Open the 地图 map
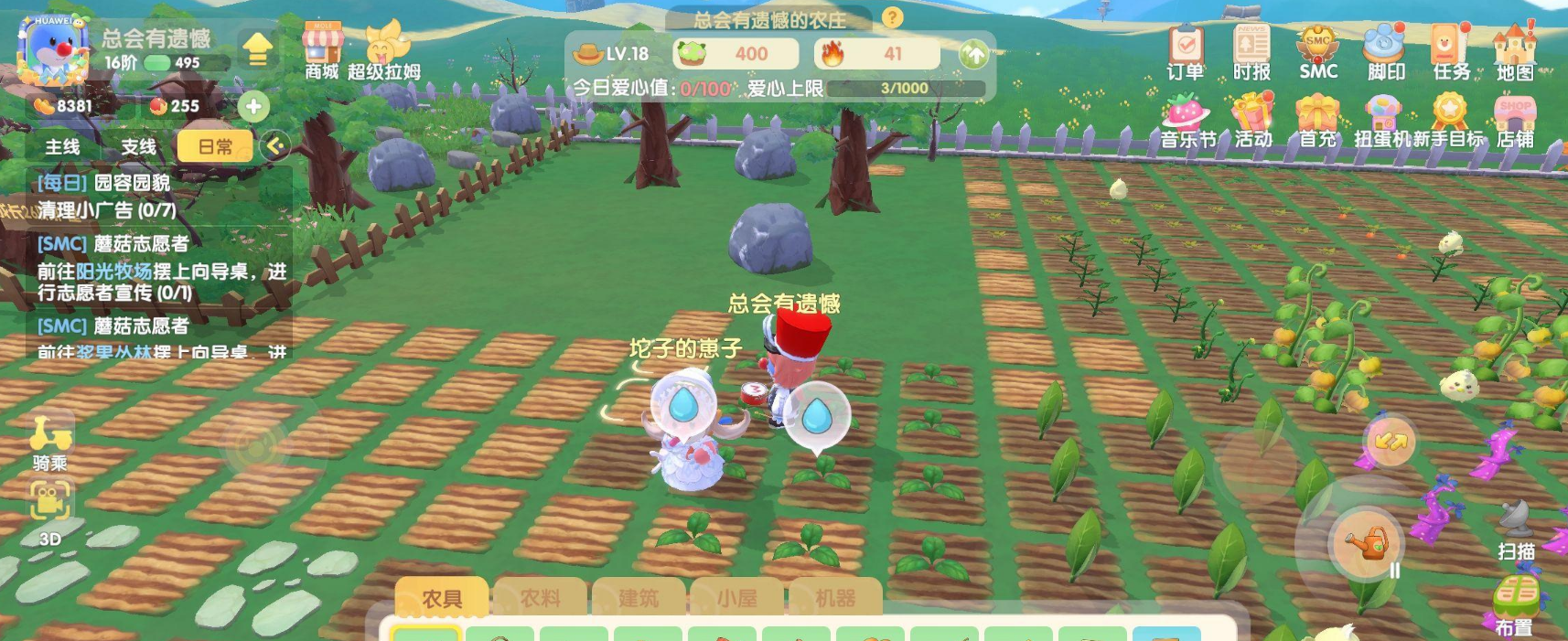Image resolution: width=1568 pixels, height=641 pixels. (x=1515, y=51)
